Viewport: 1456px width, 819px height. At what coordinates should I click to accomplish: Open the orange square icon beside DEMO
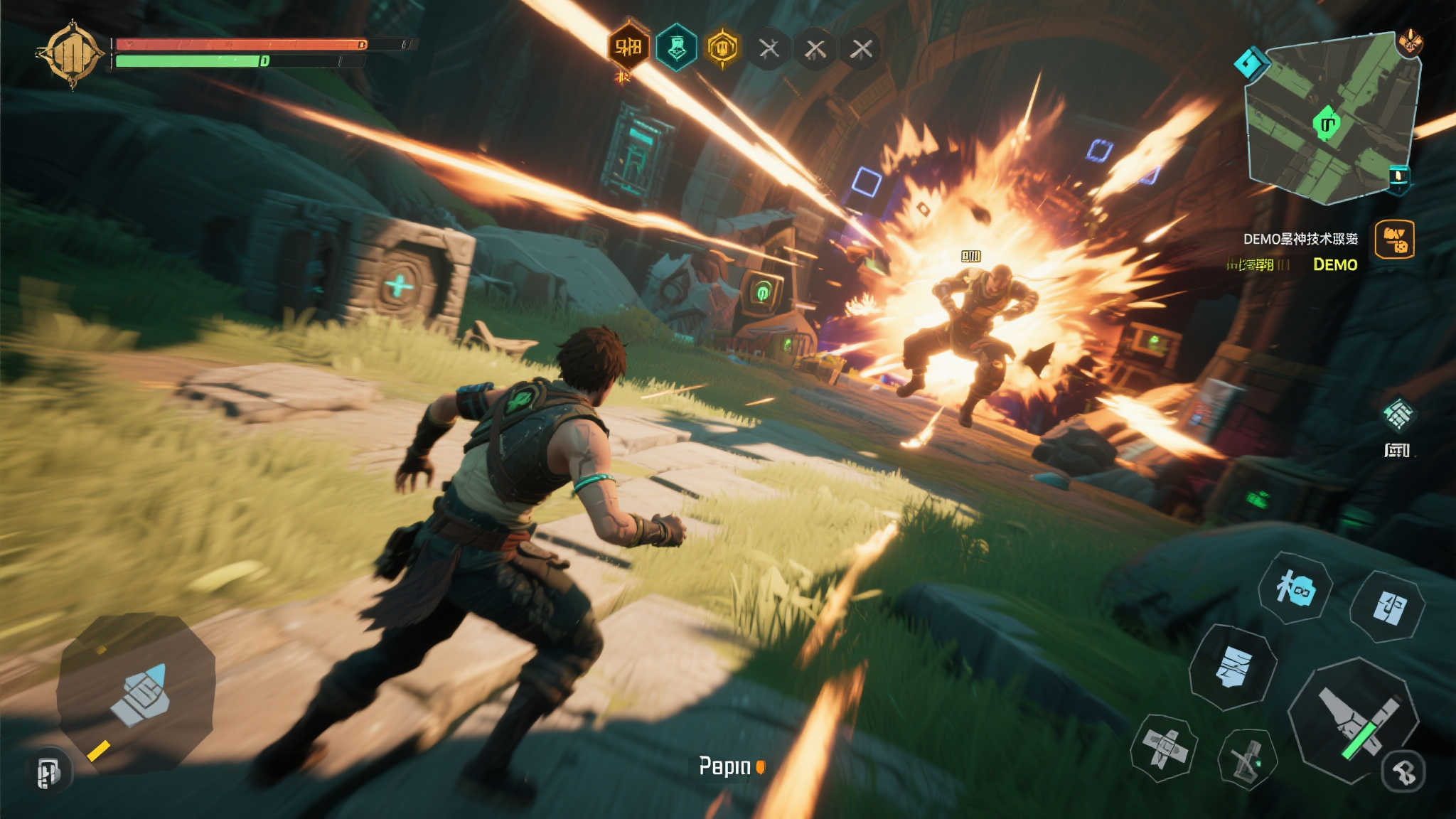[1394, 240]
